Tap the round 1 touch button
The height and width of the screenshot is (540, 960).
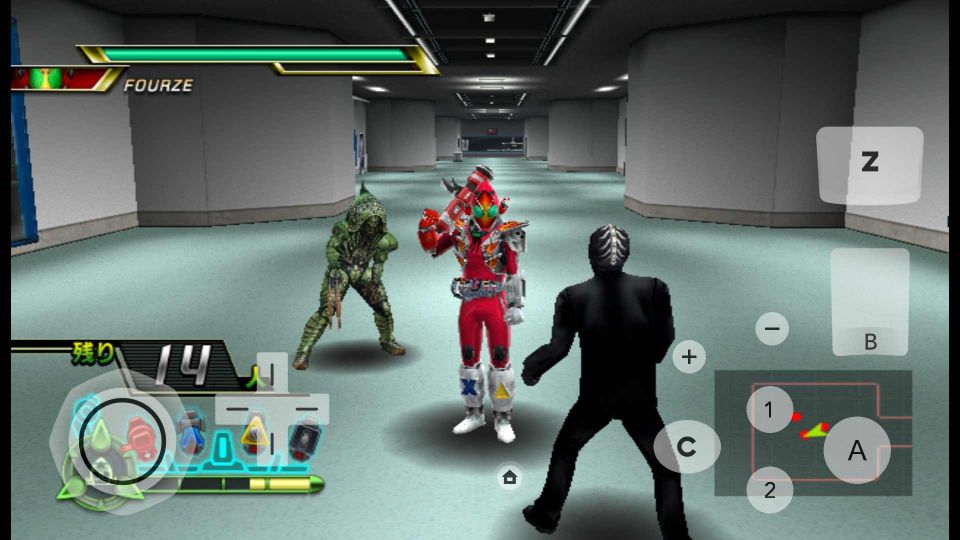pos(769,409)
